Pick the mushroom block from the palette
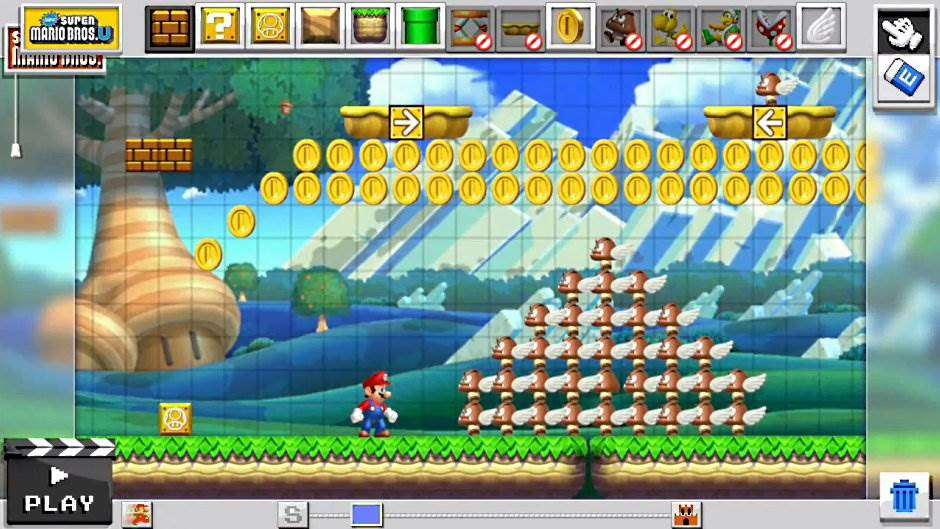Image resolution: width=940 pixels, height=529 pixels. (270, 27)
